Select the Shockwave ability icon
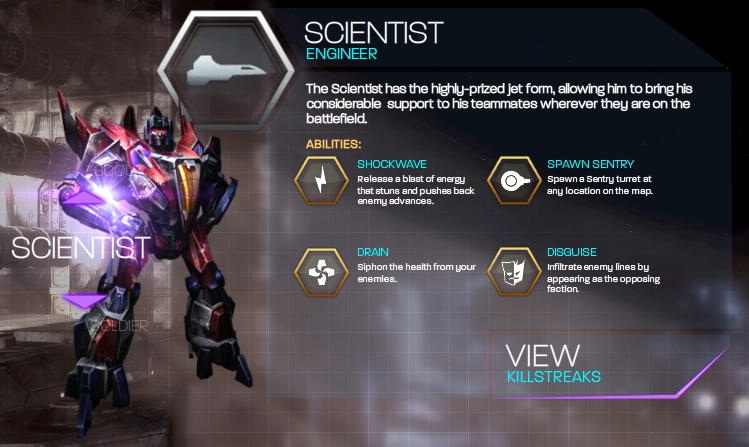The width and height of the screenshot is (749, 447). 319,179
